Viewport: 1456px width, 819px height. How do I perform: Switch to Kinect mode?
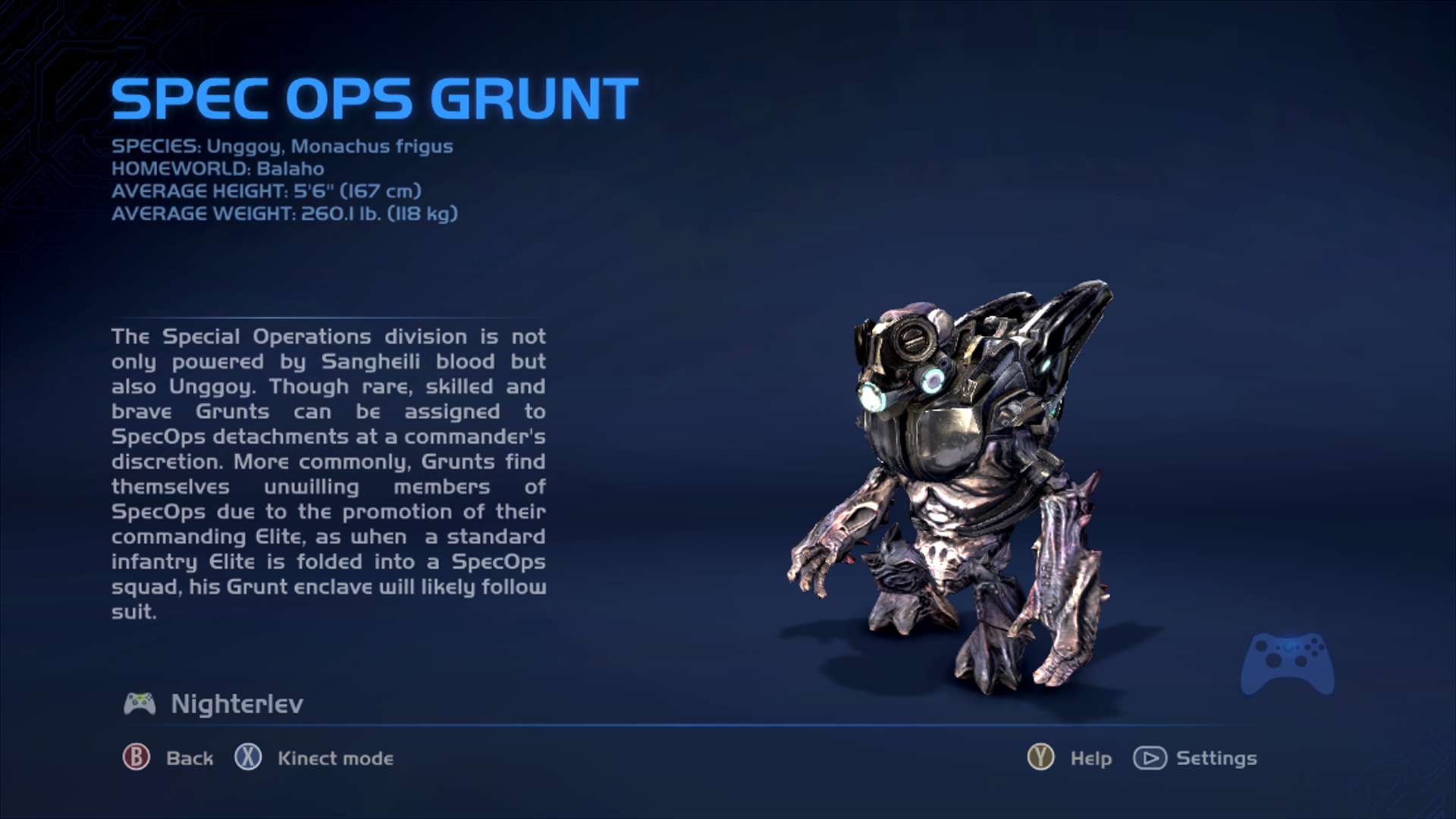coord(335,758)
